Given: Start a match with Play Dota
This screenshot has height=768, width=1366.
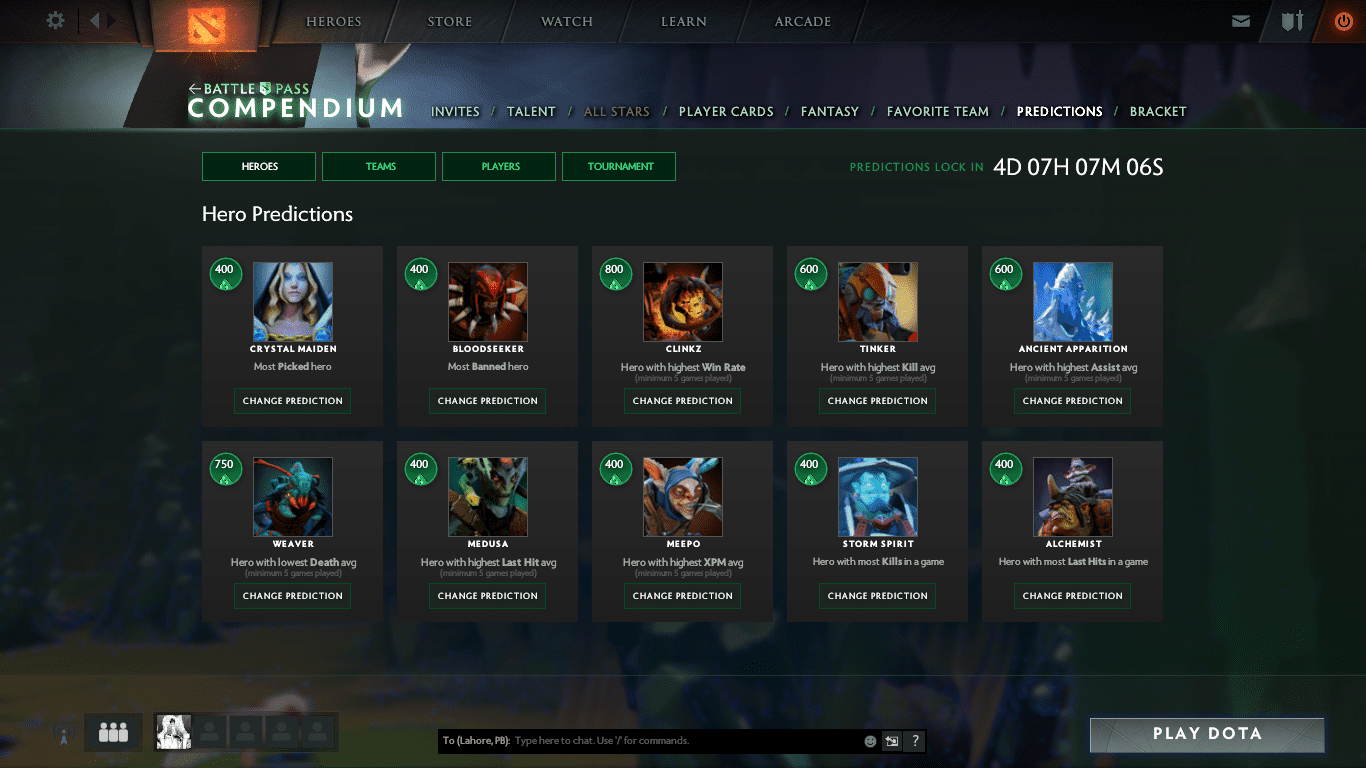Looking at the screenshot, I should pos(1207,734).
